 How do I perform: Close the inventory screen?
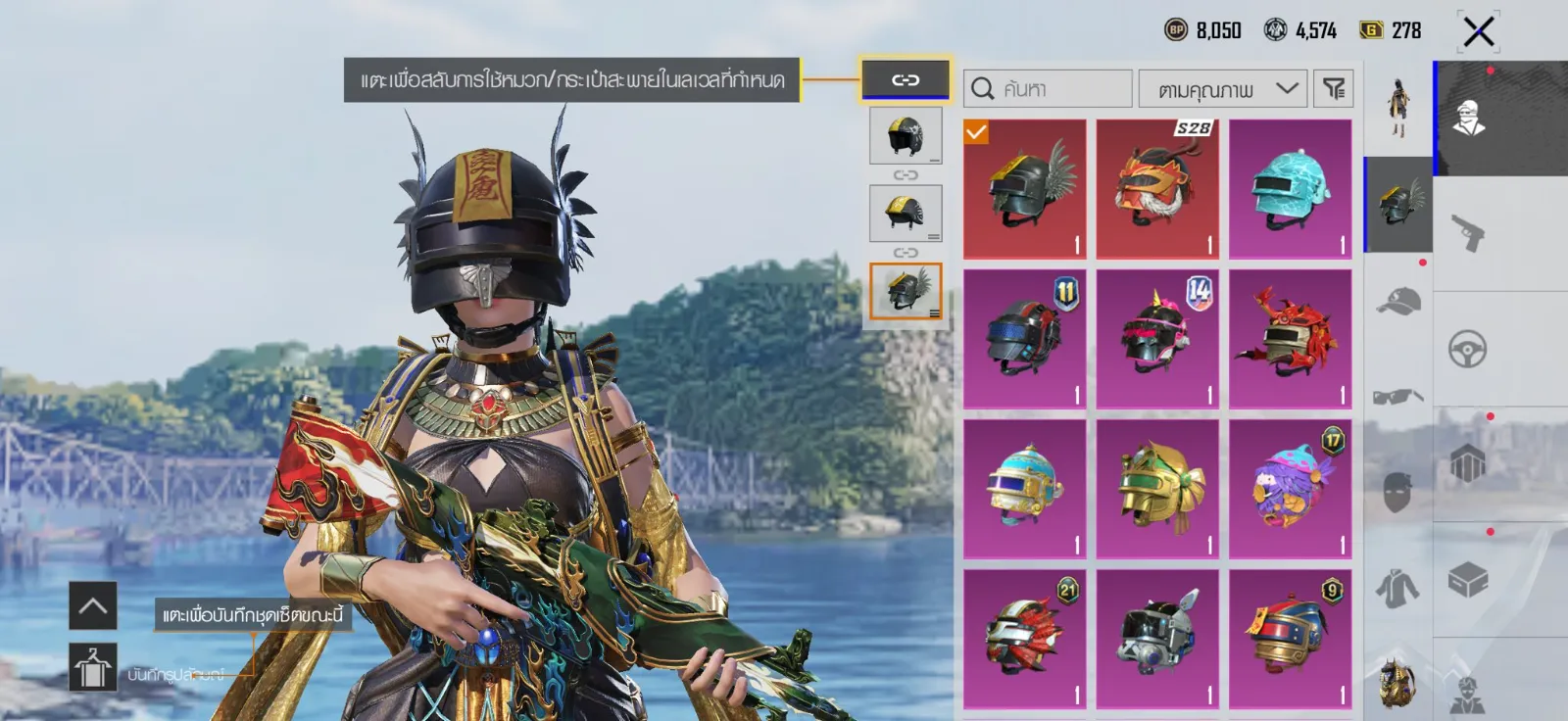click(x=1478, y=31)
